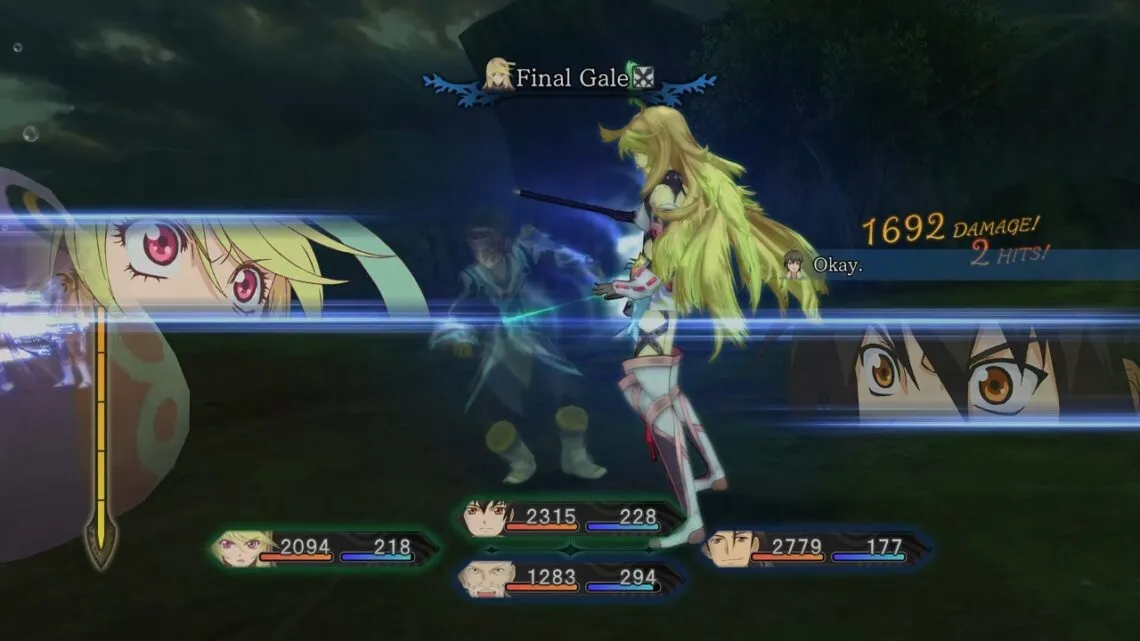
Task: Choose Rowen's white-haired portrait in party panel
Action: pos(484,579)
